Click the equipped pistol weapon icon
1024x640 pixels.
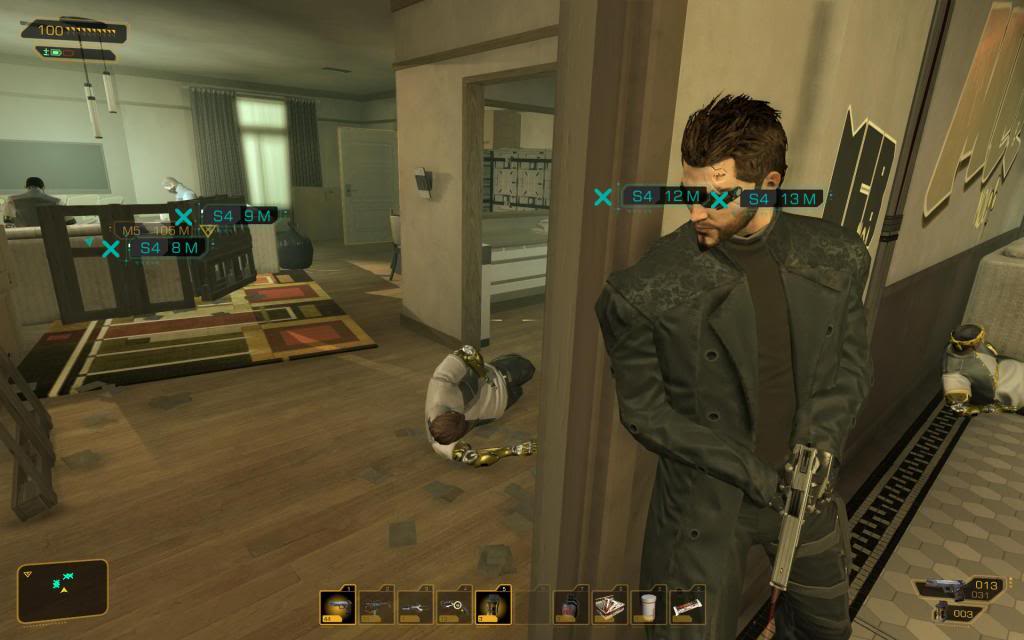(x=944, y=588)
